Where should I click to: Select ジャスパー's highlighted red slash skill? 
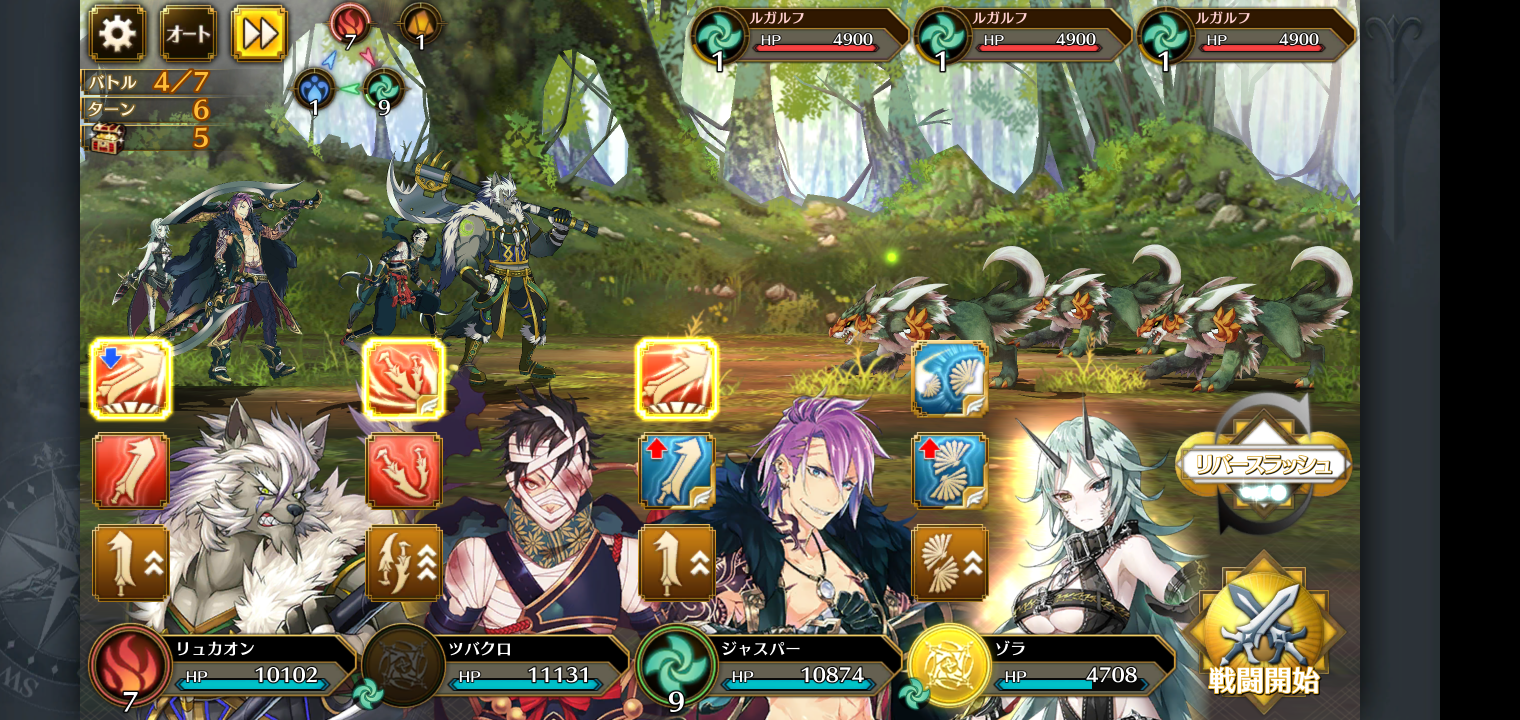pyautogui.click(x=677, y=379)
